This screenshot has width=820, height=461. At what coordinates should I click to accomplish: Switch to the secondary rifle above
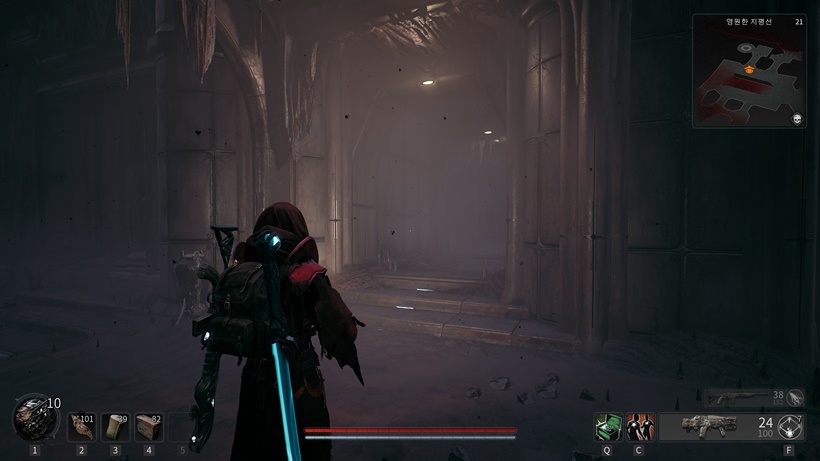(740, 397)
